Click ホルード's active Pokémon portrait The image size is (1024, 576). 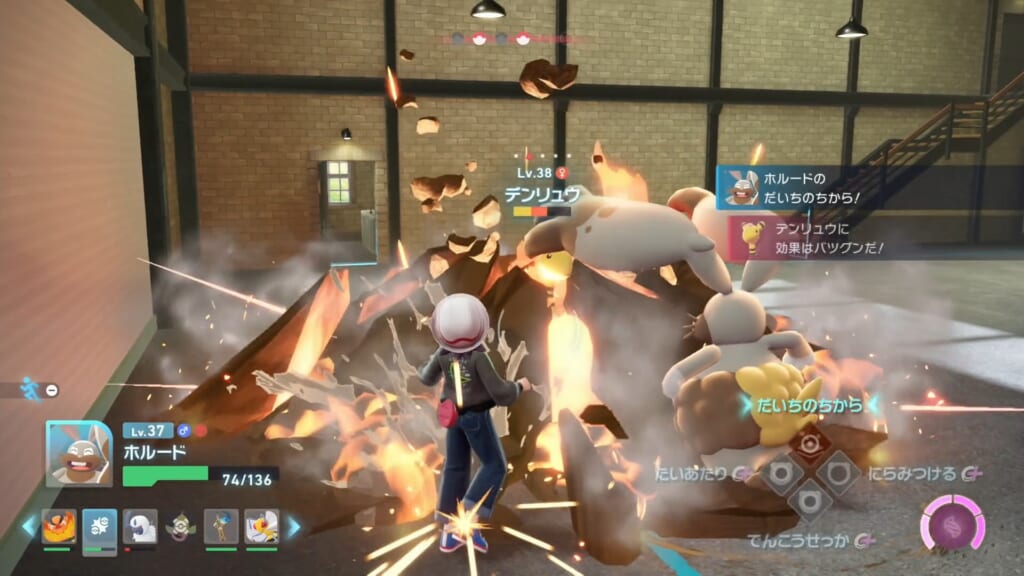coord(79,454)
